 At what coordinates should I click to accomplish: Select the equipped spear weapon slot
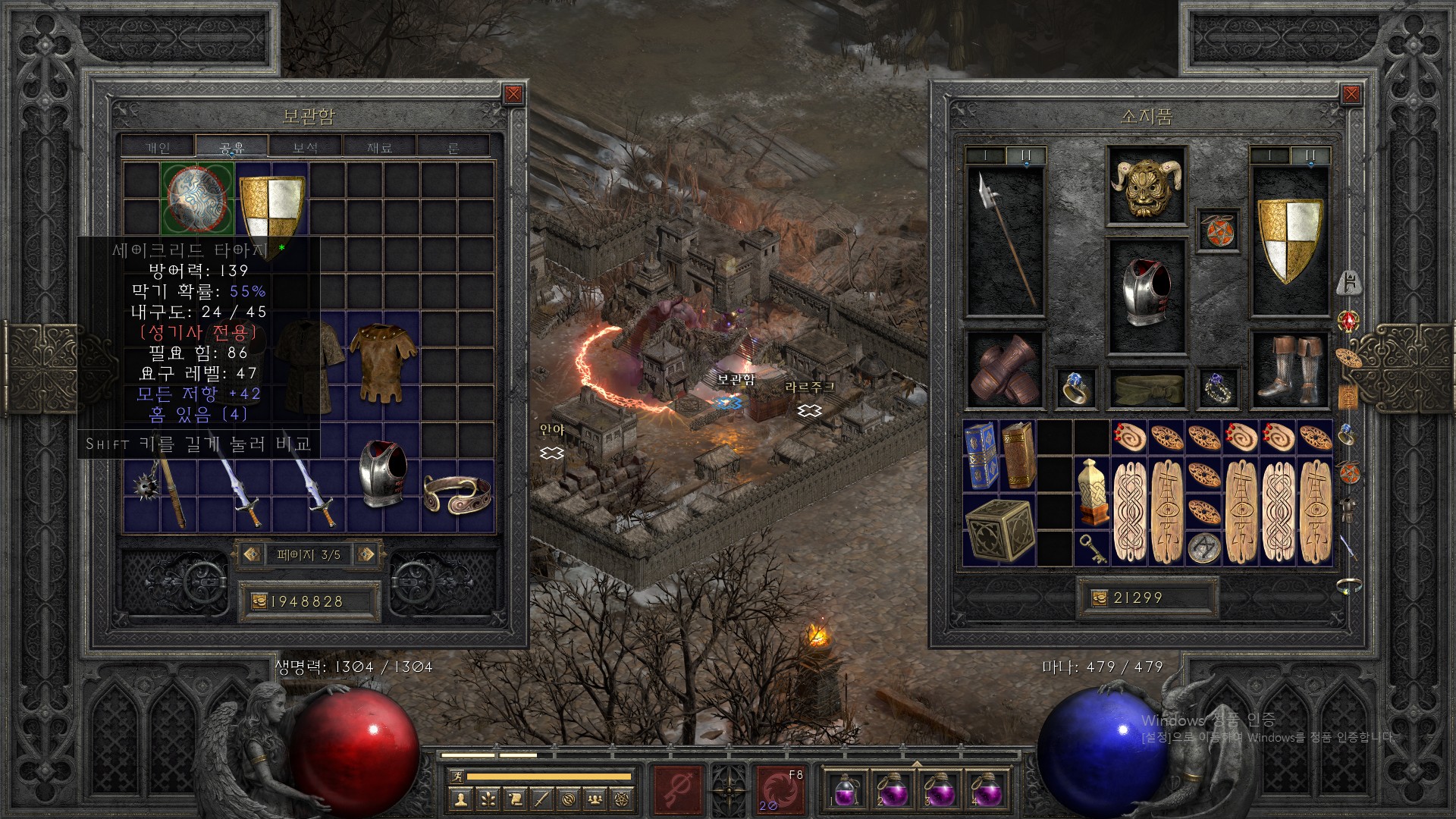[1006, 241]
